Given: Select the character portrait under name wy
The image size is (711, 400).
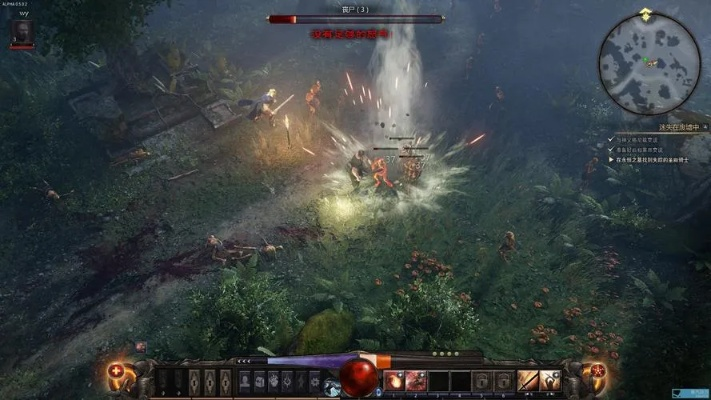Looking at the screenshot, I should point(21,34).
